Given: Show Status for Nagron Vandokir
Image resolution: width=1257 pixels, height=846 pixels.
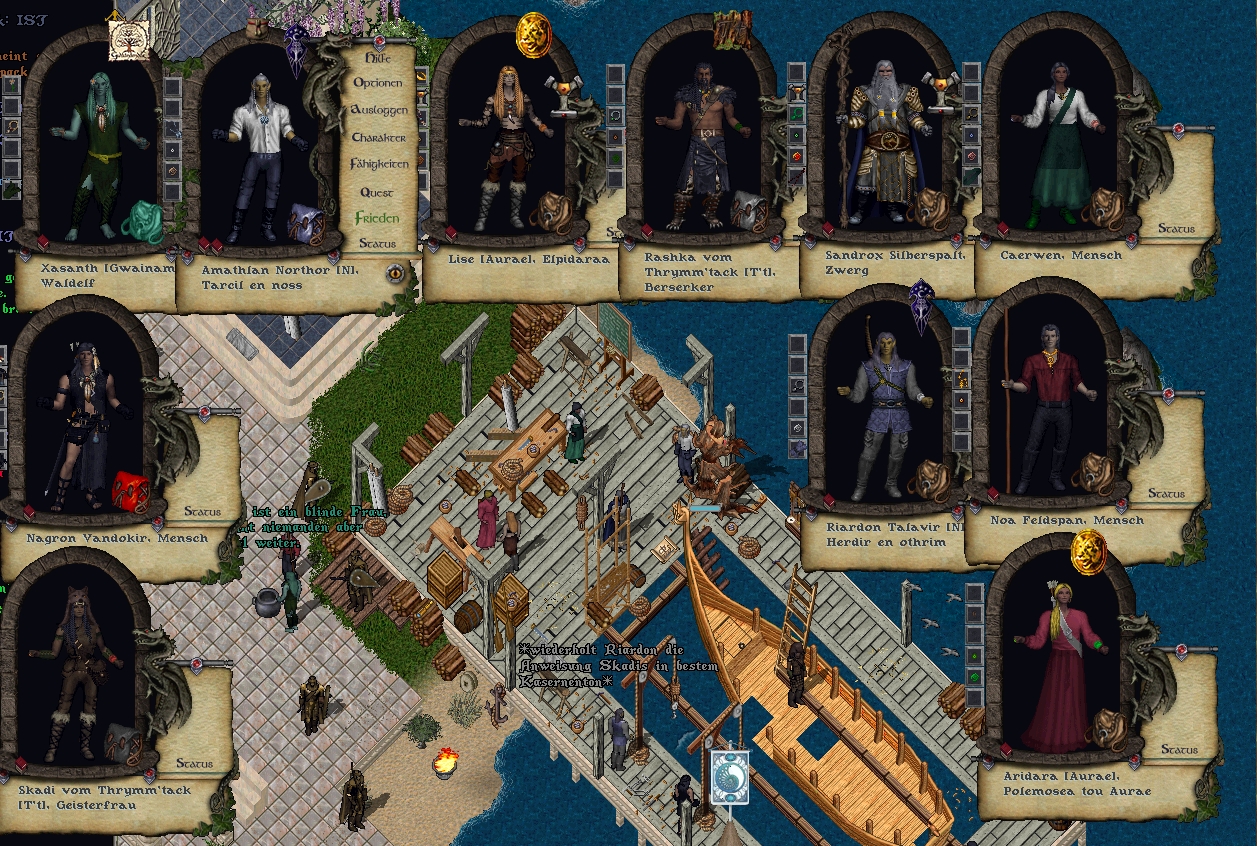Looking at the screenshot, I should pyautogui.click(x=202, y=511).
